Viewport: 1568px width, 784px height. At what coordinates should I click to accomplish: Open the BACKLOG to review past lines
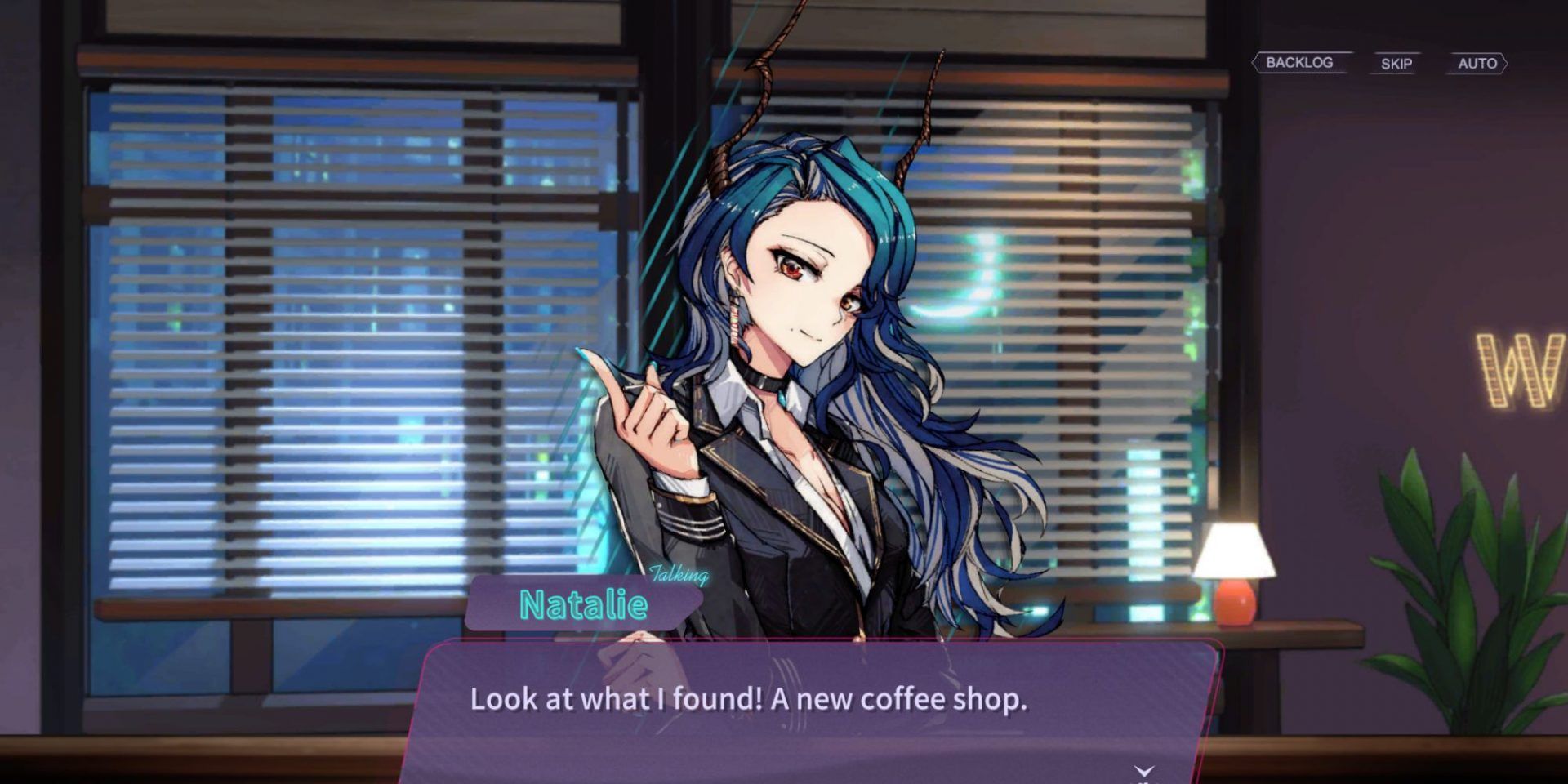coord(1299,61)
